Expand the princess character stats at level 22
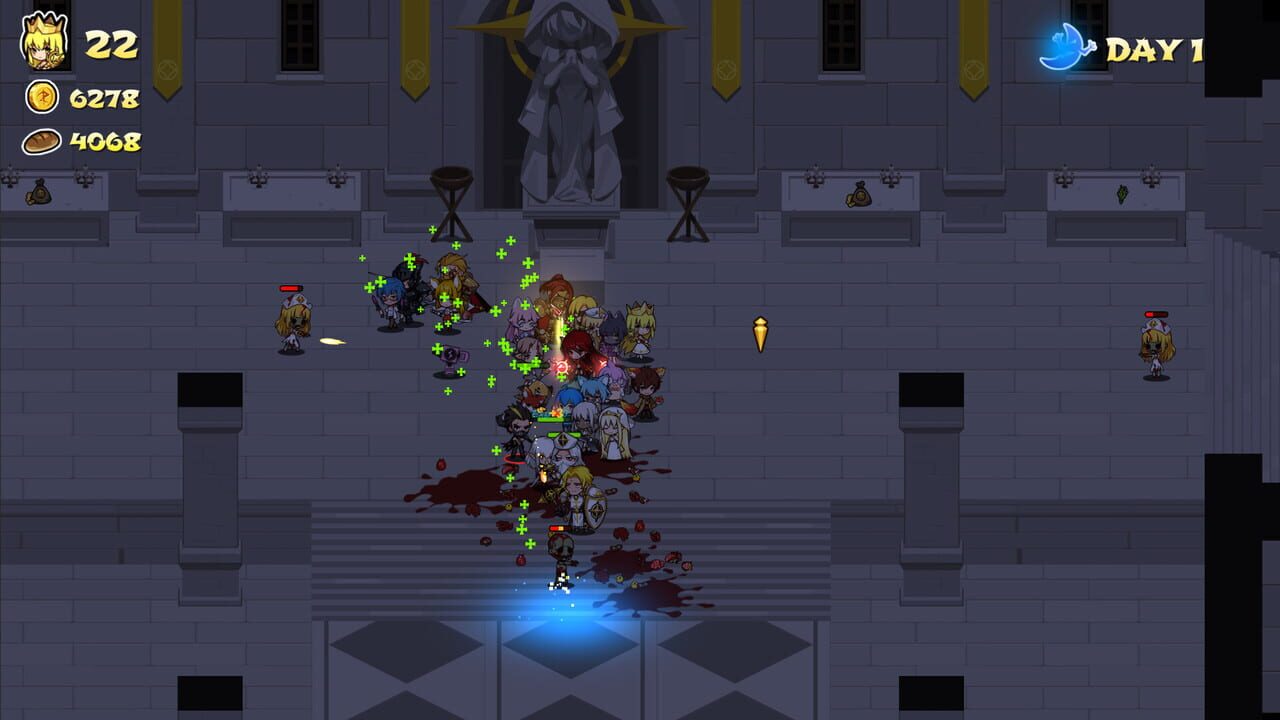 [110, 42]
